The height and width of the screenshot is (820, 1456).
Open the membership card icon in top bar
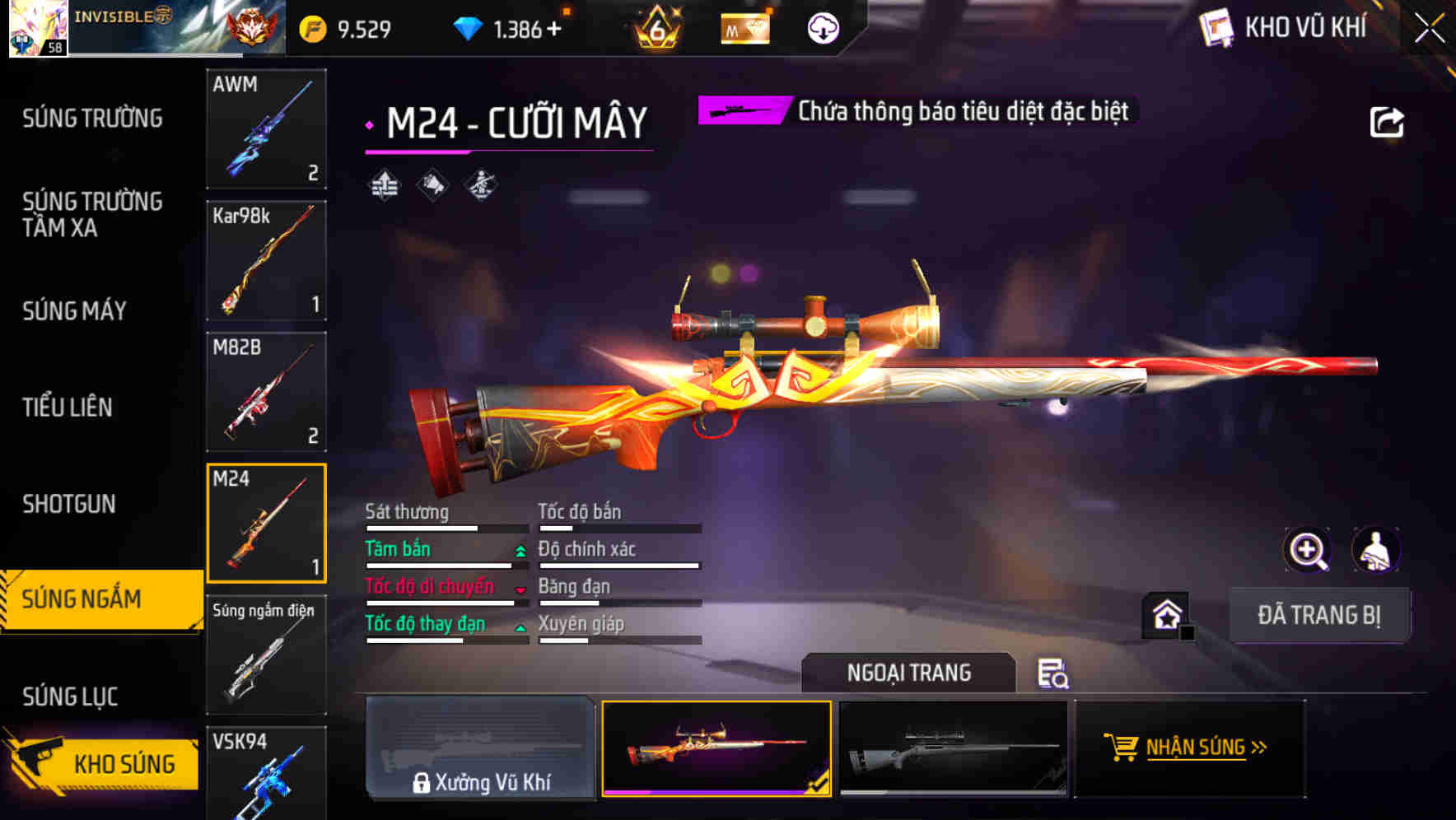point(743,27)
